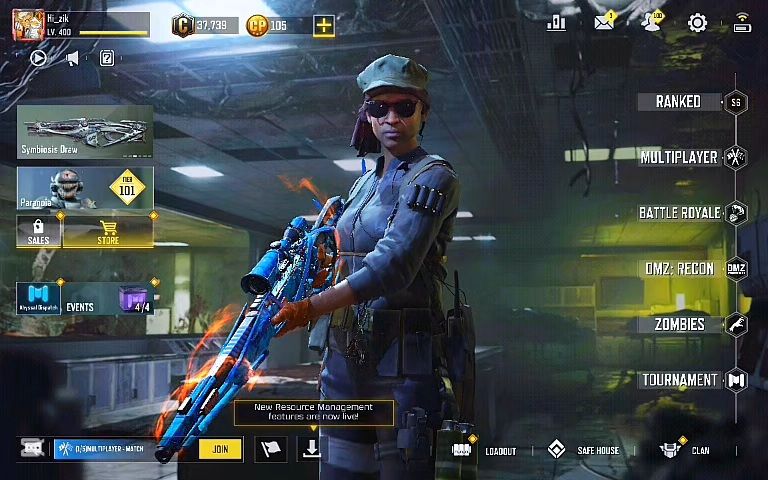Open the Store

pos(108,232)
